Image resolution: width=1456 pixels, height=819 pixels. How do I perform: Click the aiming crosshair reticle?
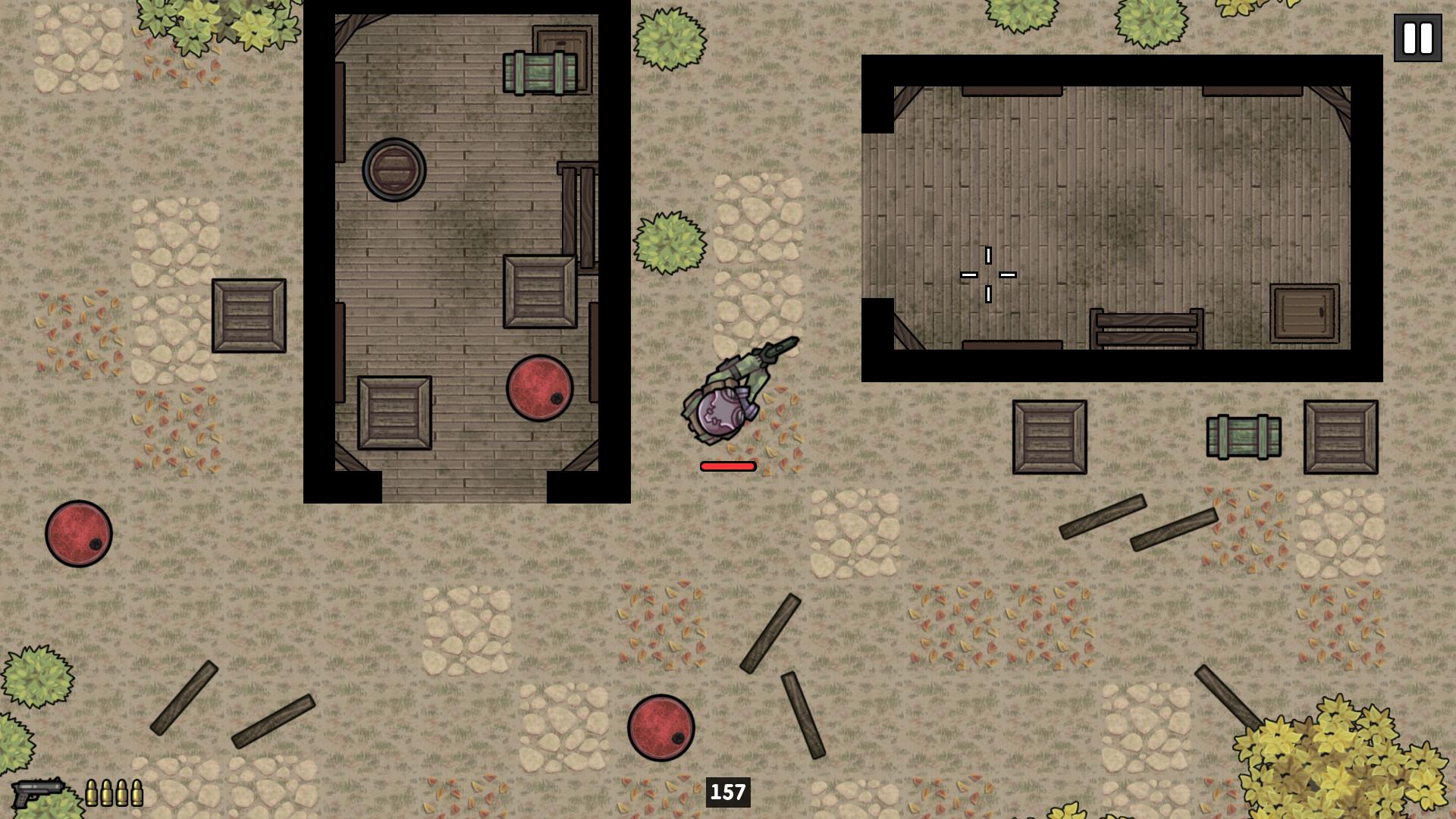click(988, 274)
